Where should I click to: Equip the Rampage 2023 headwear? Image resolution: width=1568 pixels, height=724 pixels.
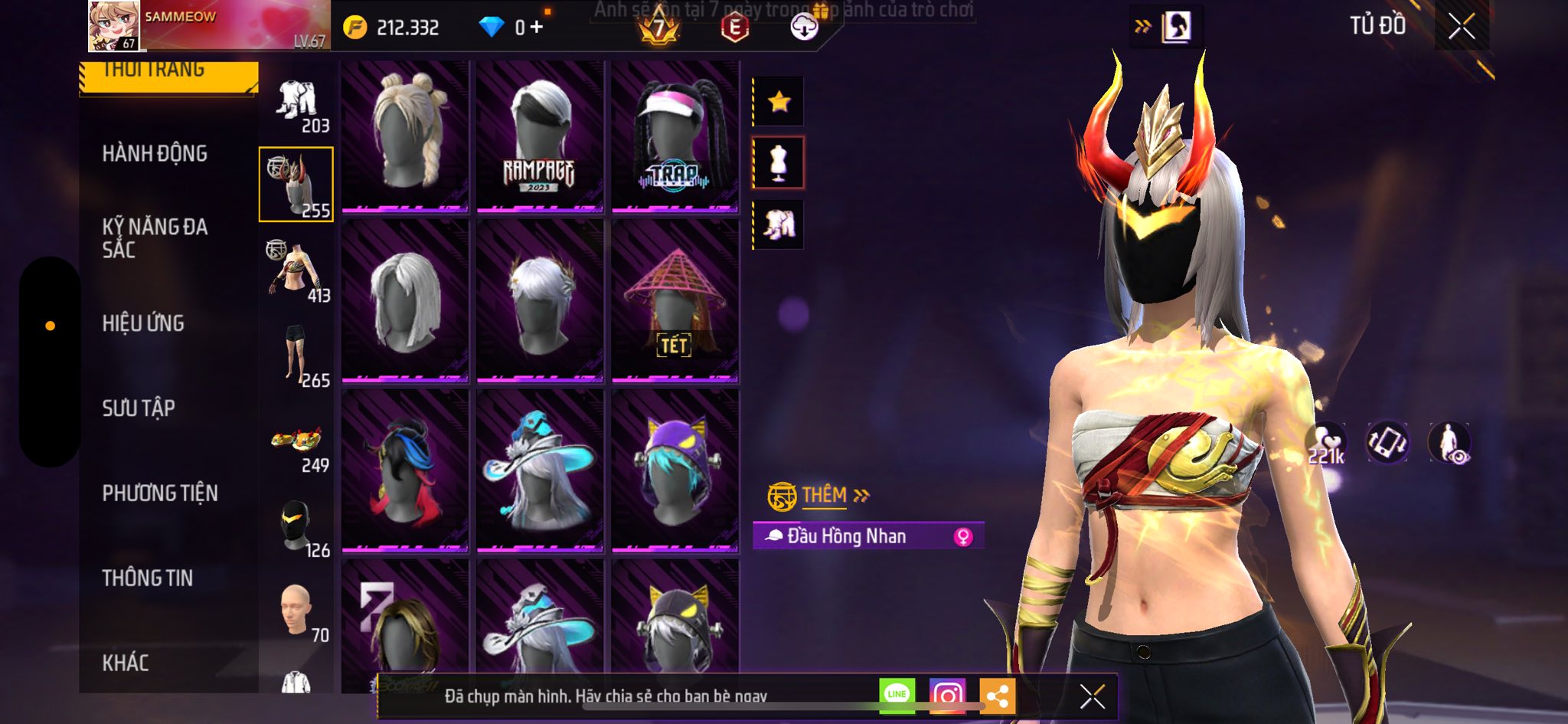(x=540, y=136)
